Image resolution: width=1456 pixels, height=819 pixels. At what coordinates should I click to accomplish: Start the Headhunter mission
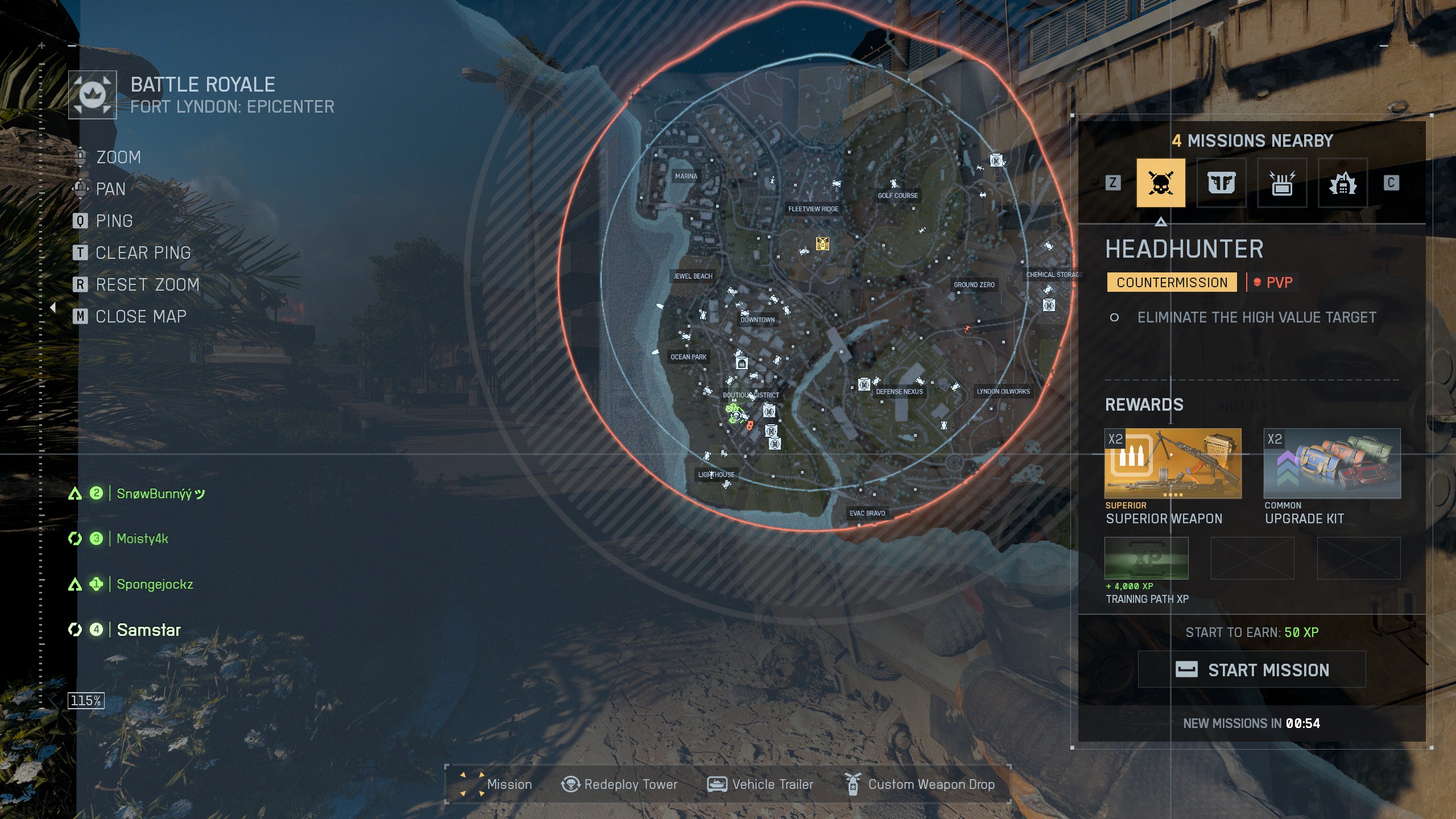(x=1251, y=669)
